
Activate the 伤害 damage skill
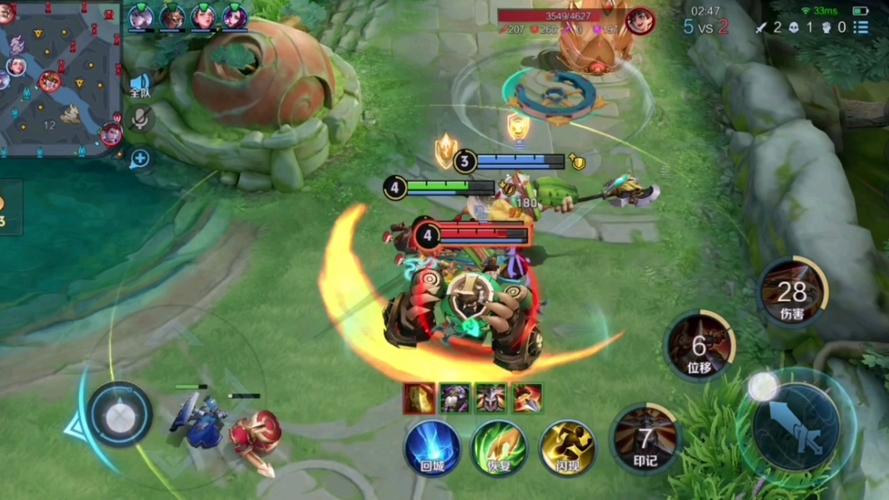(x=792, y=294)
